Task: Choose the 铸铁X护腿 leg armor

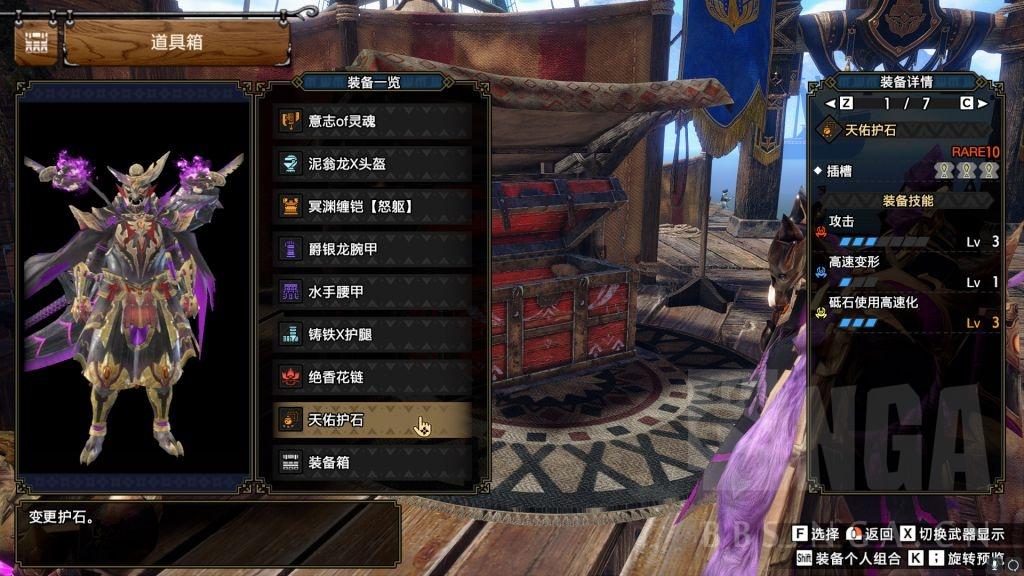Action: (372, 335)
